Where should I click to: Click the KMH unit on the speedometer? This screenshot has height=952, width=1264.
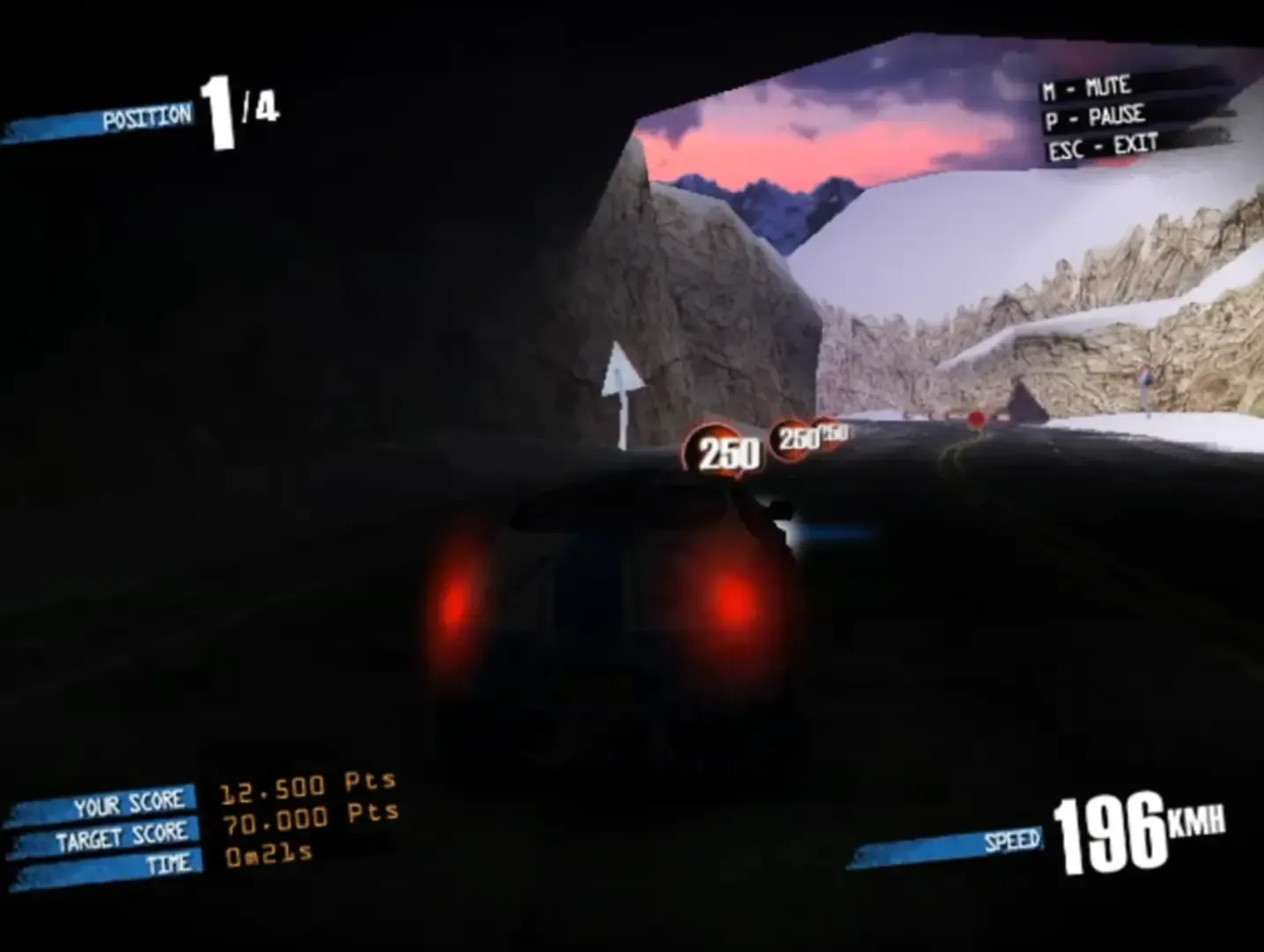click(1194, 825)
